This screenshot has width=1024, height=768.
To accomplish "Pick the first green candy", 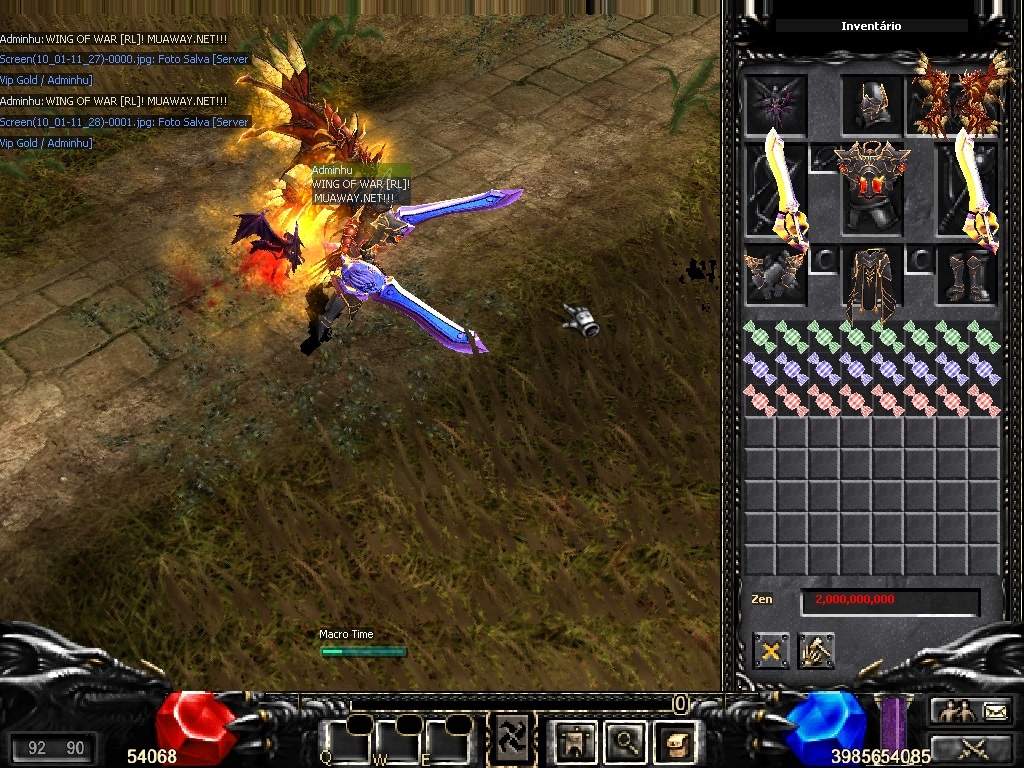I will click(x=760, y=337).
